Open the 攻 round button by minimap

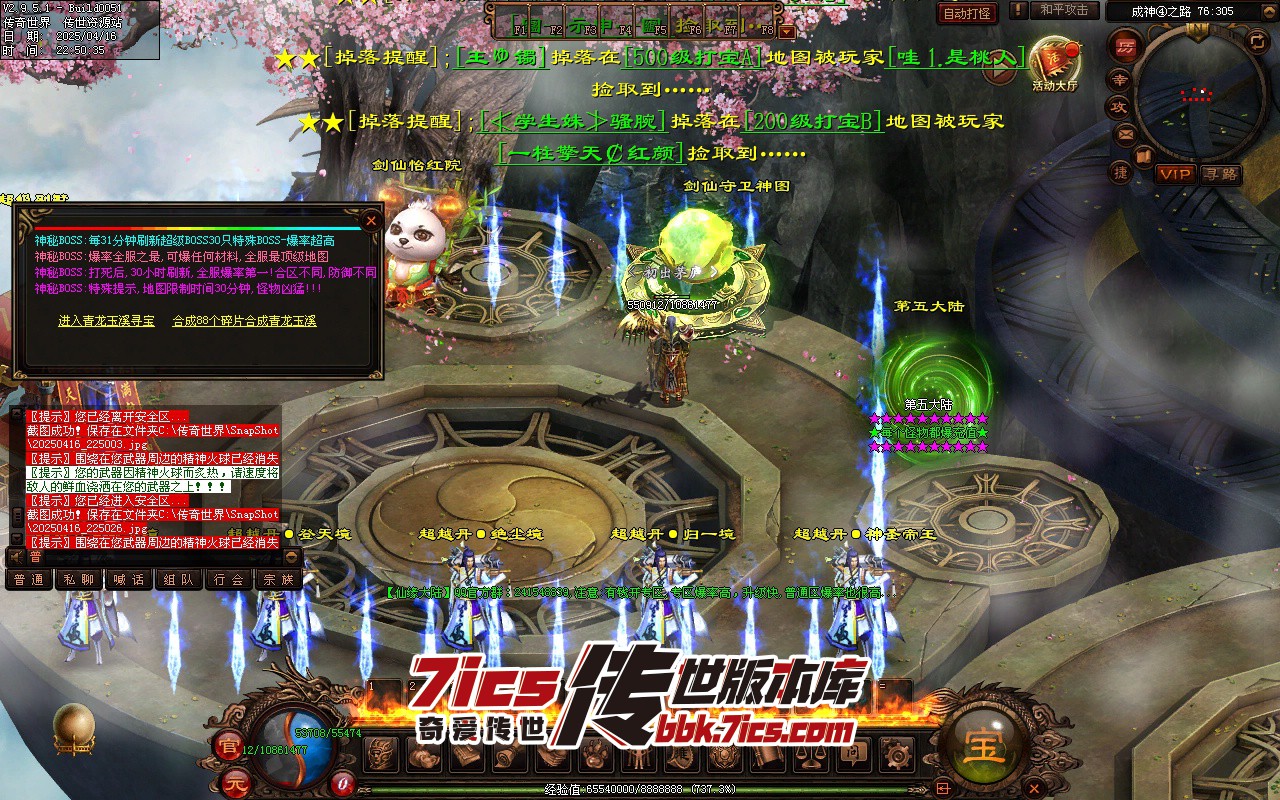(x=1117, y=107)
